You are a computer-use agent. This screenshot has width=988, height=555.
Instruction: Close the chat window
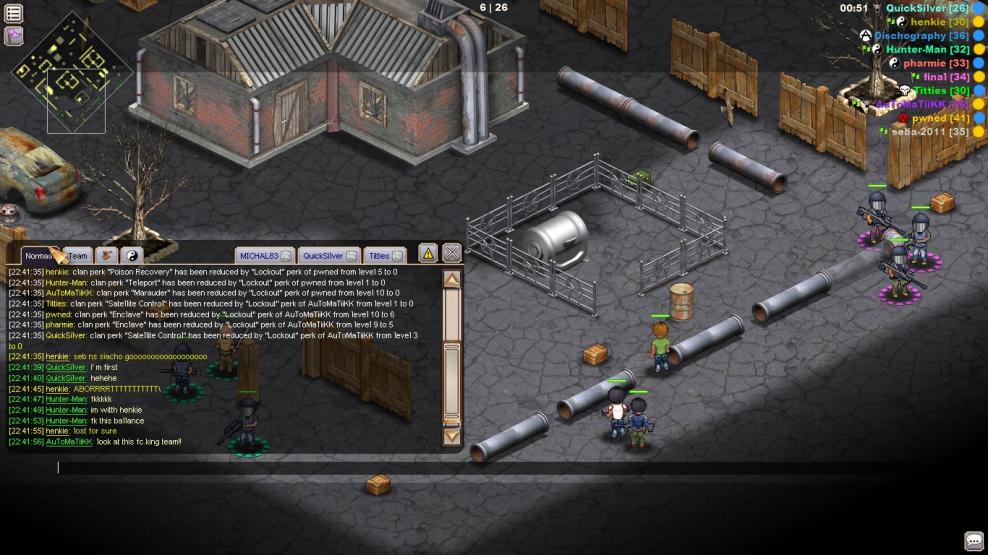[452, 253]
